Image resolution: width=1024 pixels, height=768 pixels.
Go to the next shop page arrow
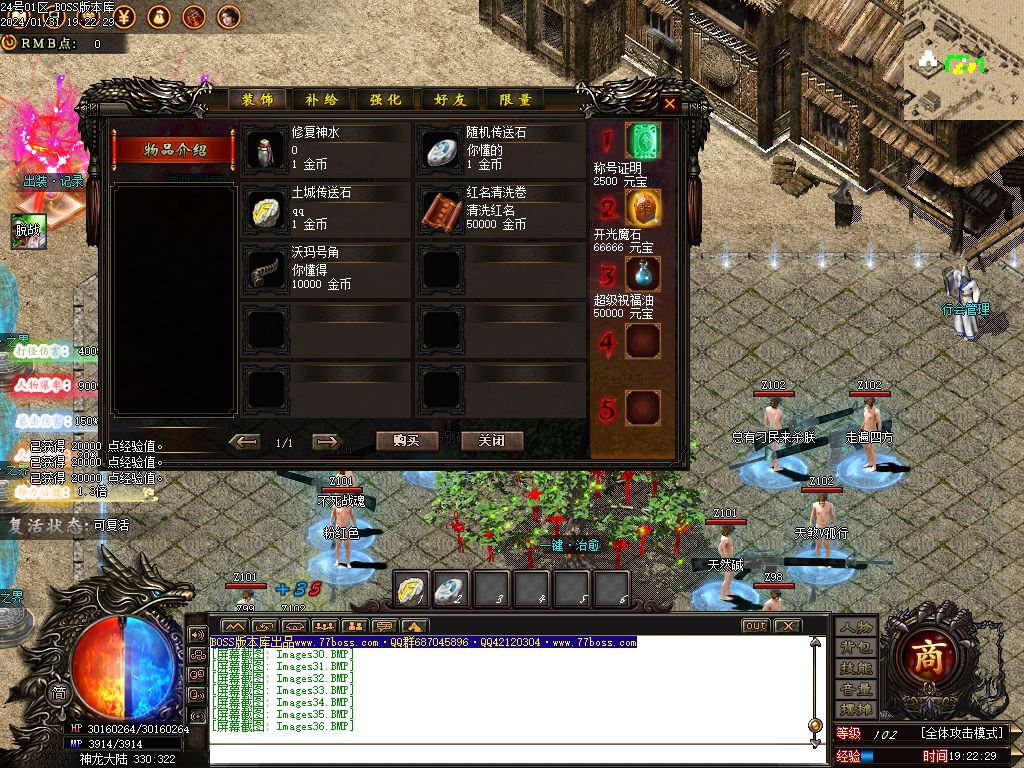(x=327, y=442)
